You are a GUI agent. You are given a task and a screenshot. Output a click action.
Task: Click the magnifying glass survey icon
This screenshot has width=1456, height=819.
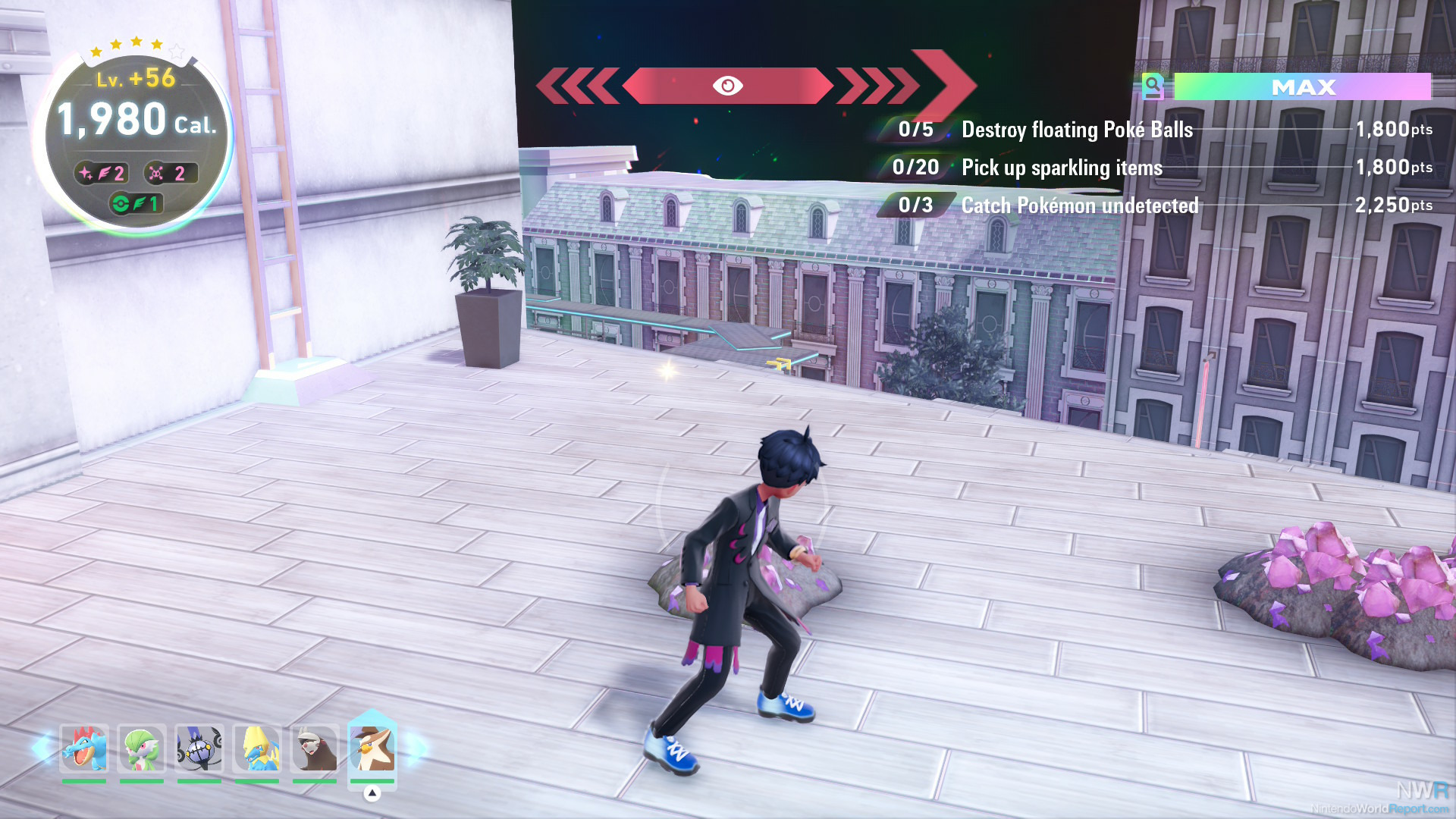[1153, 87]
